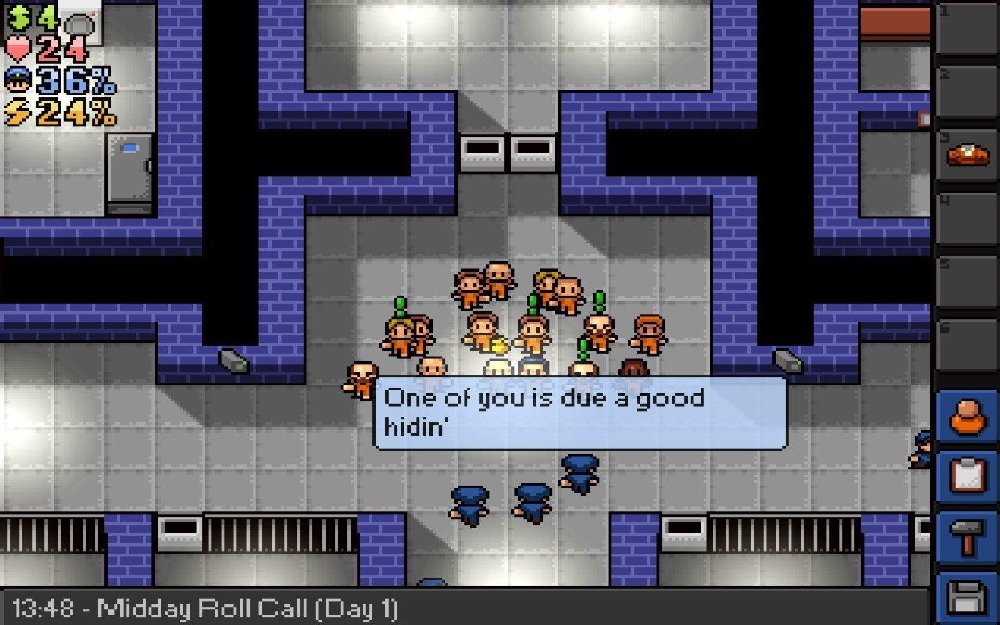Viewport: 1000px width, 625px height.
Task: Open the hammer crafting menu
Action: 967,539
